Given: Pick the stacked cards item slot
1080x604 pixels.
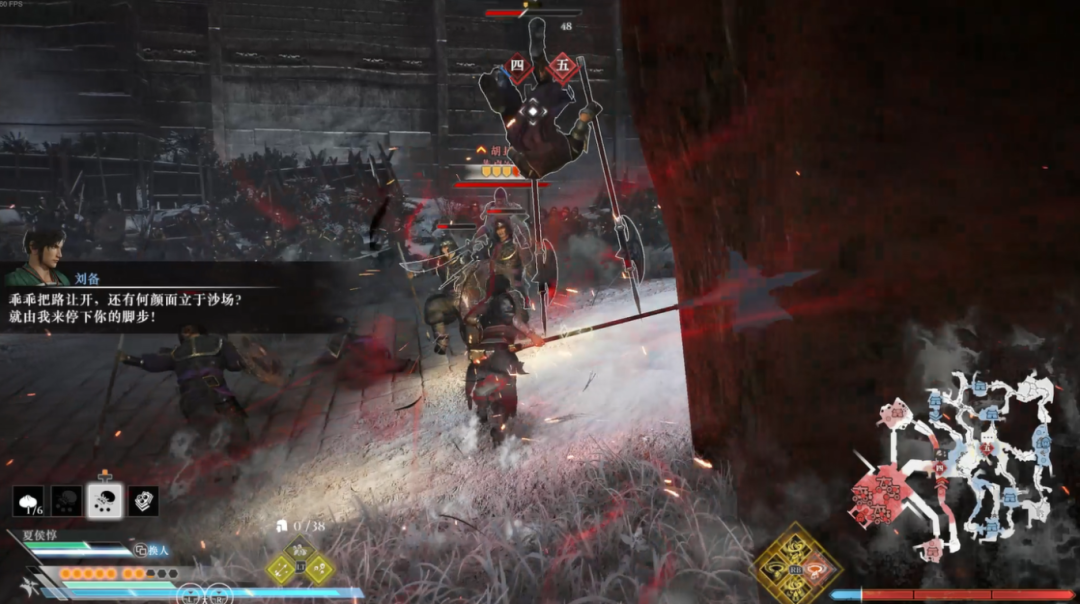Looking at the screenshot, I should 143,501.
